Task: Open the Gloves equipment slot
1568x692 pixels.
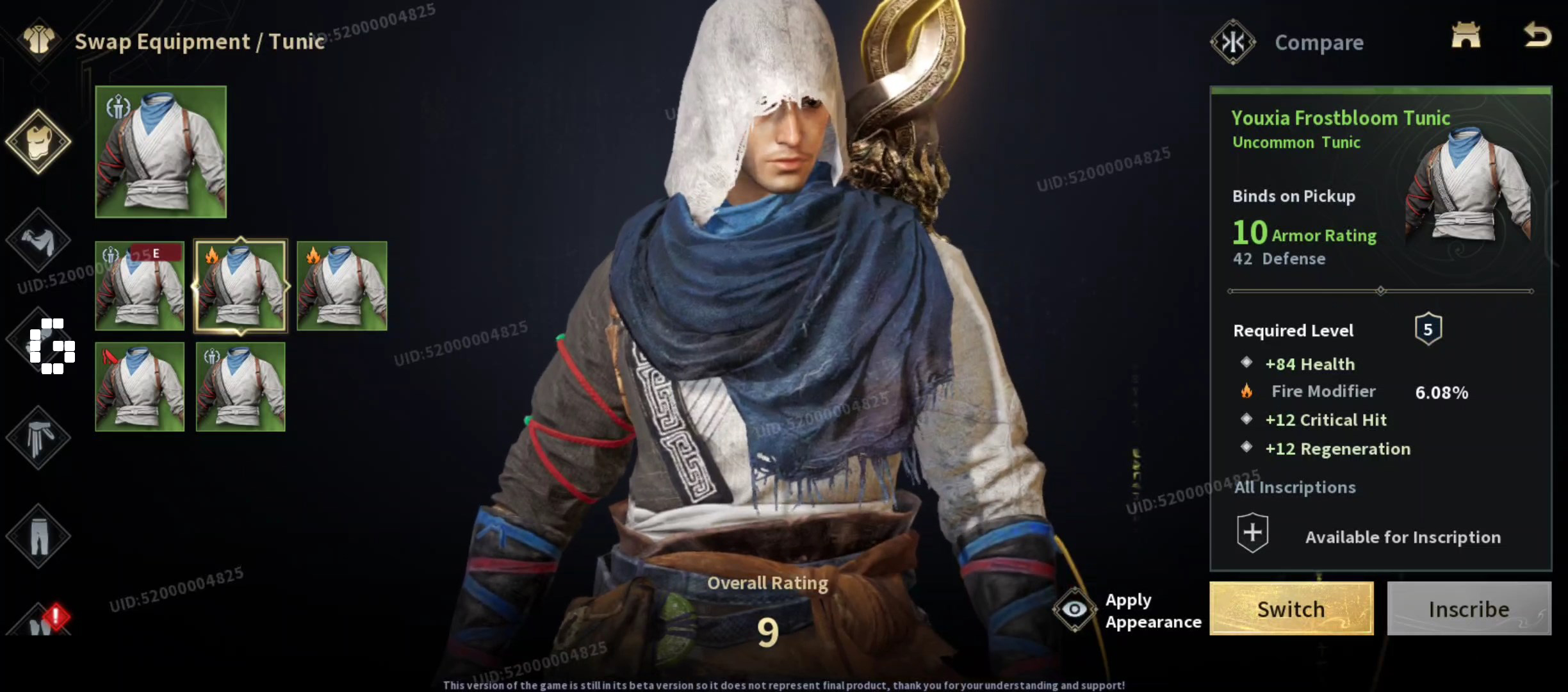Action: pyautogui.click(x=38, y=240)
